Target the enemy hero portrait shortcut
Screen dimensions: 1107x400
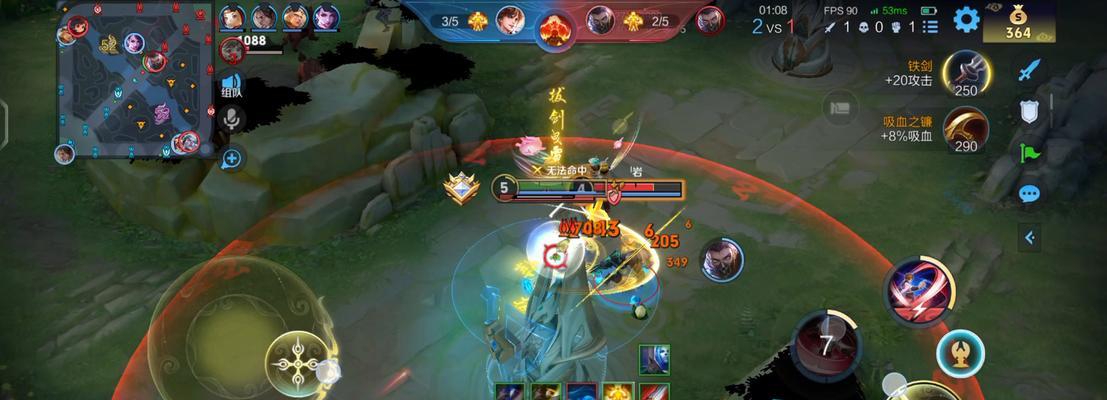pos(721,260)
